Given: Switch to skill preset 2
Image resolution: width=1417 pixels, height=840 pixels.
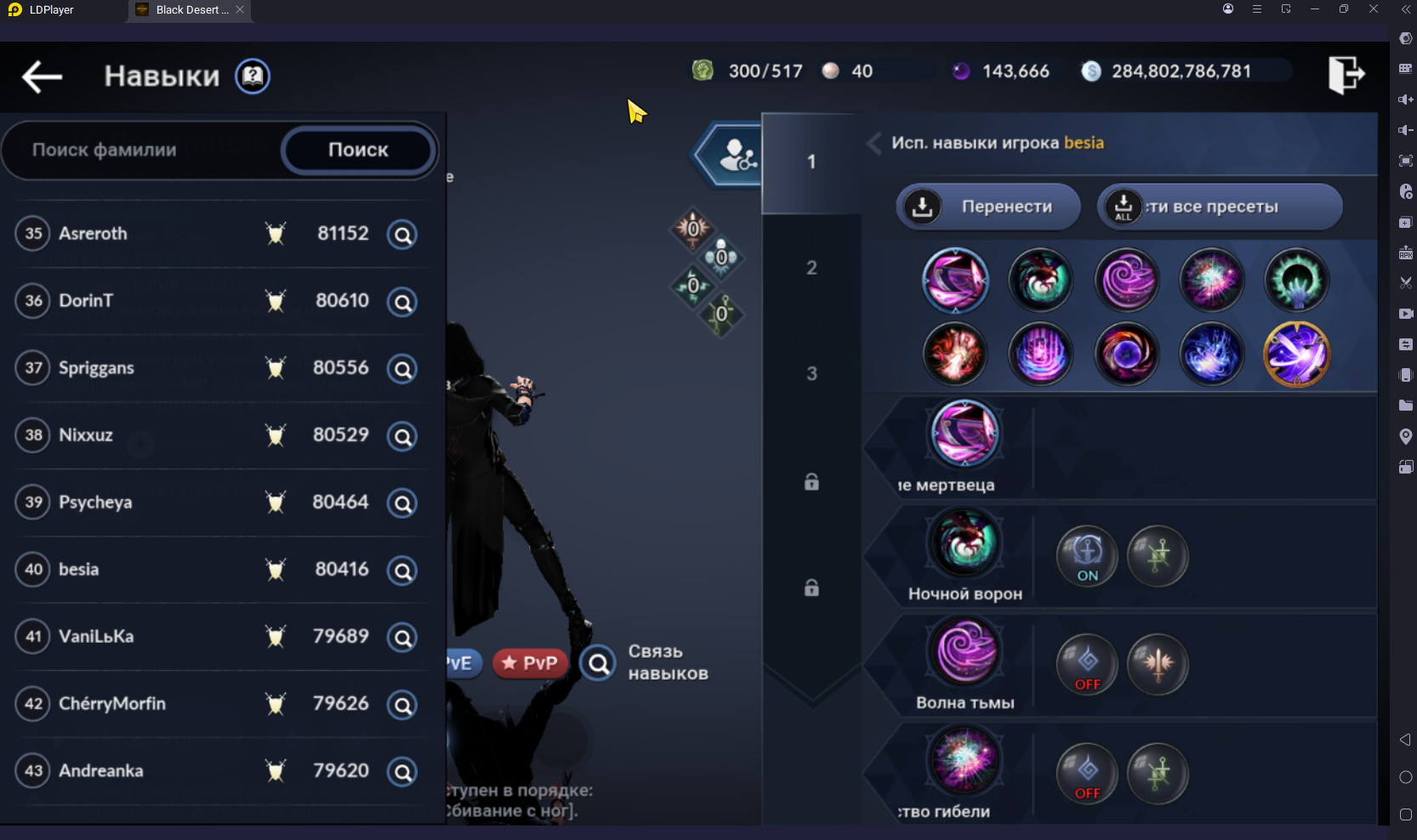Looking at the screenshot, I should coord(811,268).
